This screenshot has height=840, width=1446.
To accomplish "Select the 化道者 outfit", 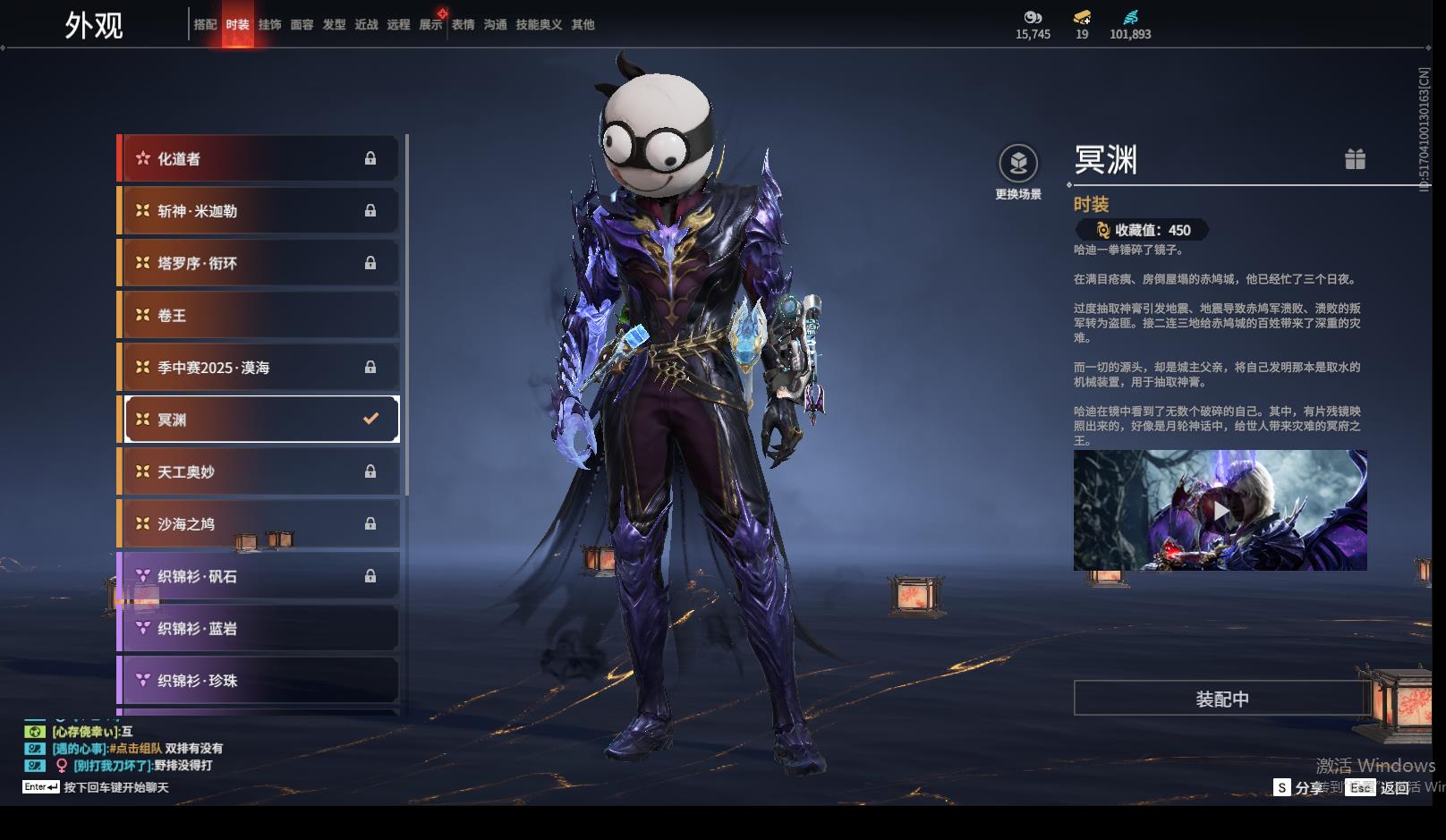I will (x=259, y=158).
